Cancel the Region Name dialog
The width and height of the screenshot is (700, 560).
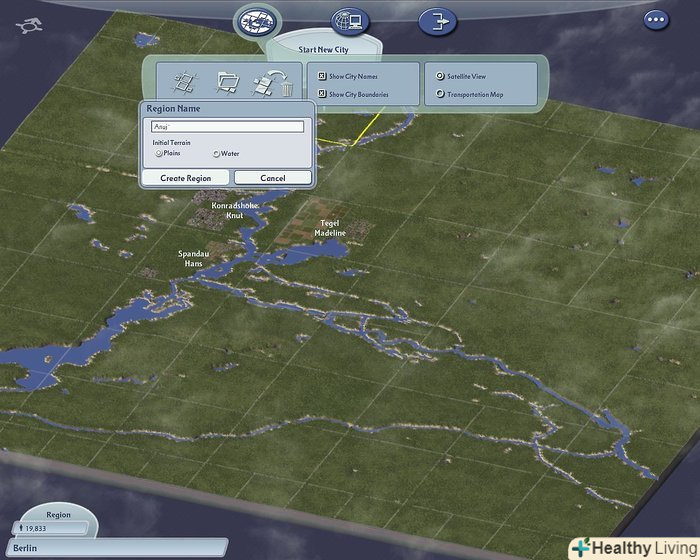coord(273,178)
